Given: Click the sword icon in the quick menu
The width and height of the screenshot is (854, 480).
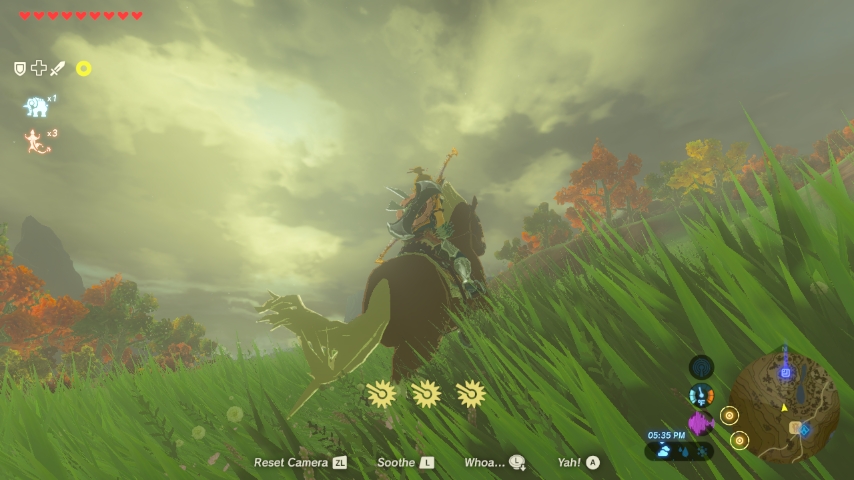Looking at the screenshot, I should pos(57,68).
